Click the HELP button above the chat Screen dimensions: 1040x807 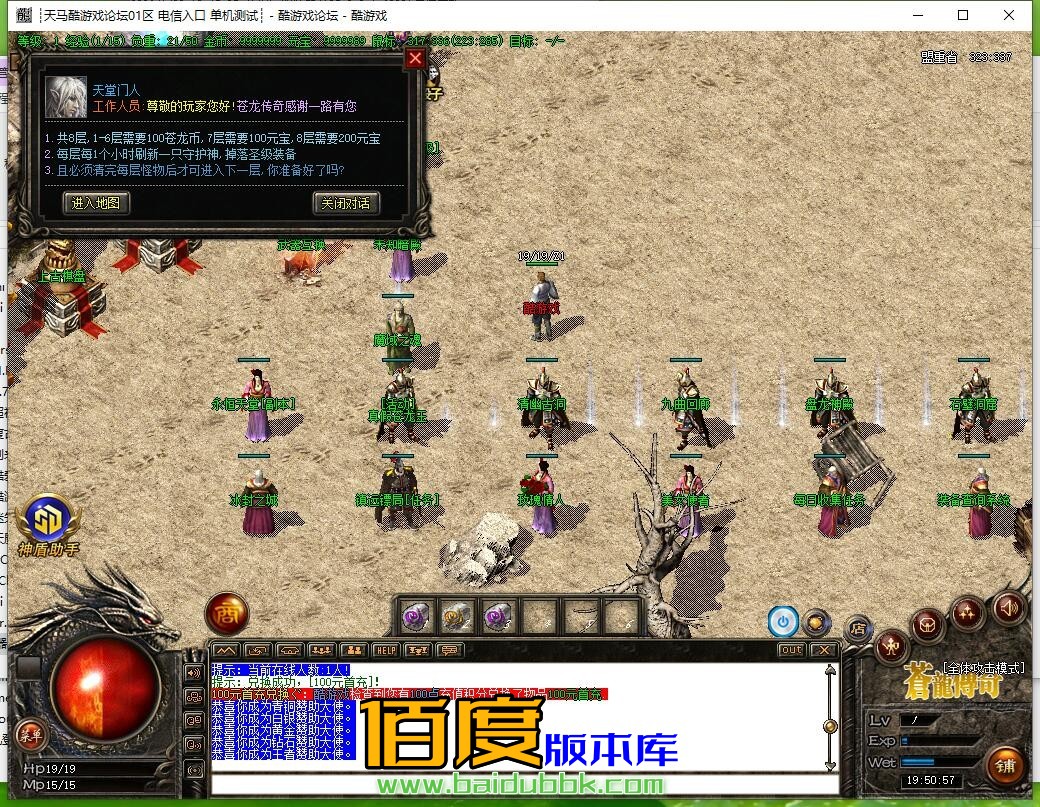[x=385, y=650]
